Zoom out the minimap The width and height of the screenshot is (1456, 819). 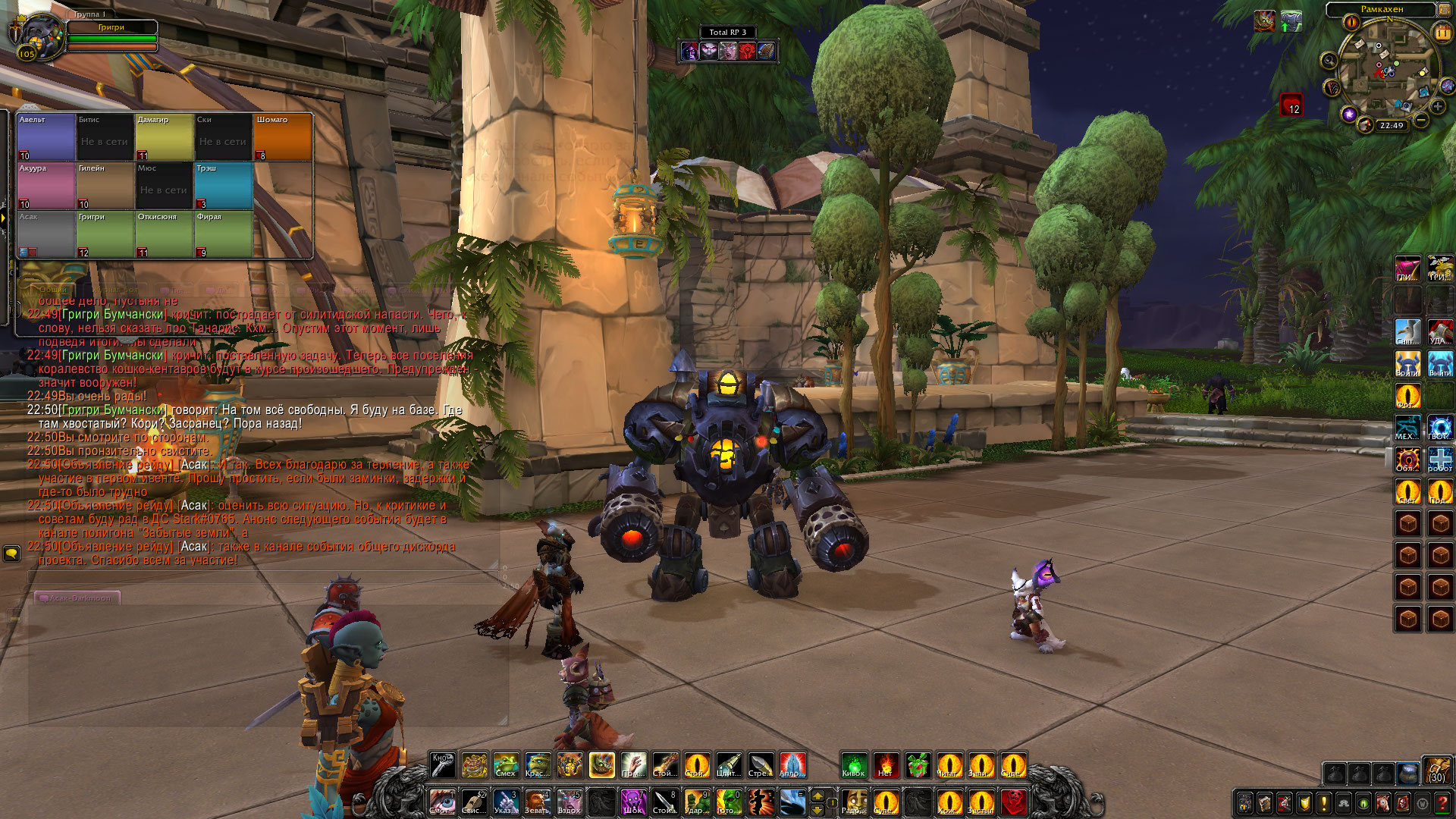click(x=1421, y=120)
